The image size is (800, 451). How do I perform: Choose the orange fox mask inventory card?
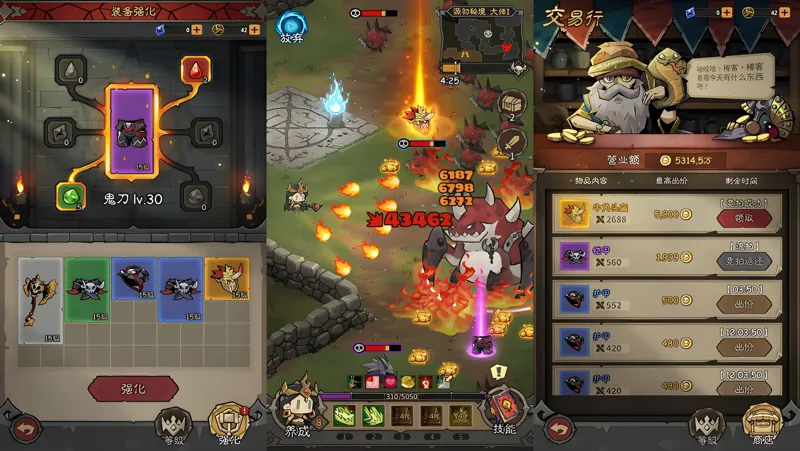pos(227,280)
